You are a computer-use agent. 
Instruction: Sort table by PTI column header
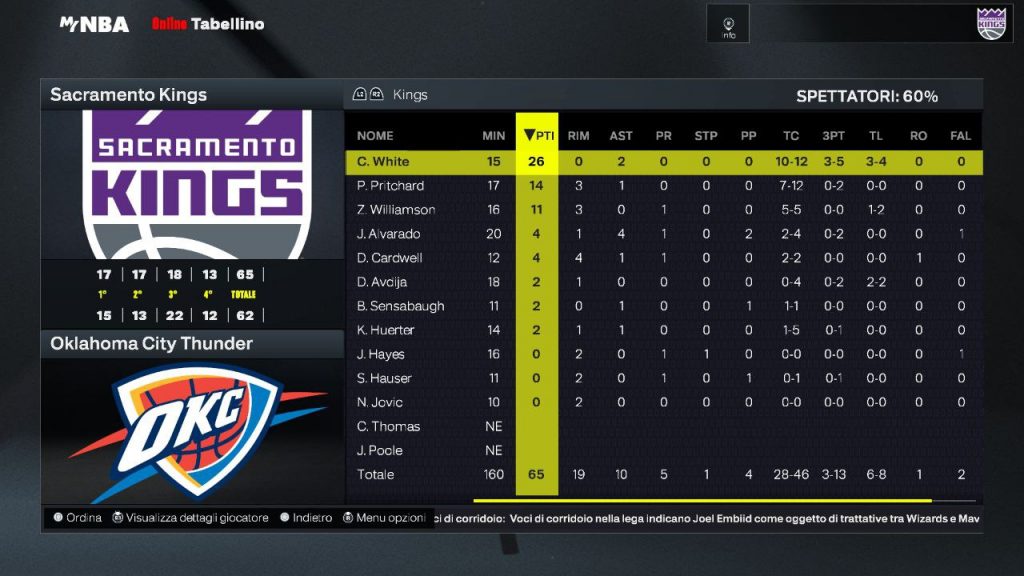click(x=538, y=135)
